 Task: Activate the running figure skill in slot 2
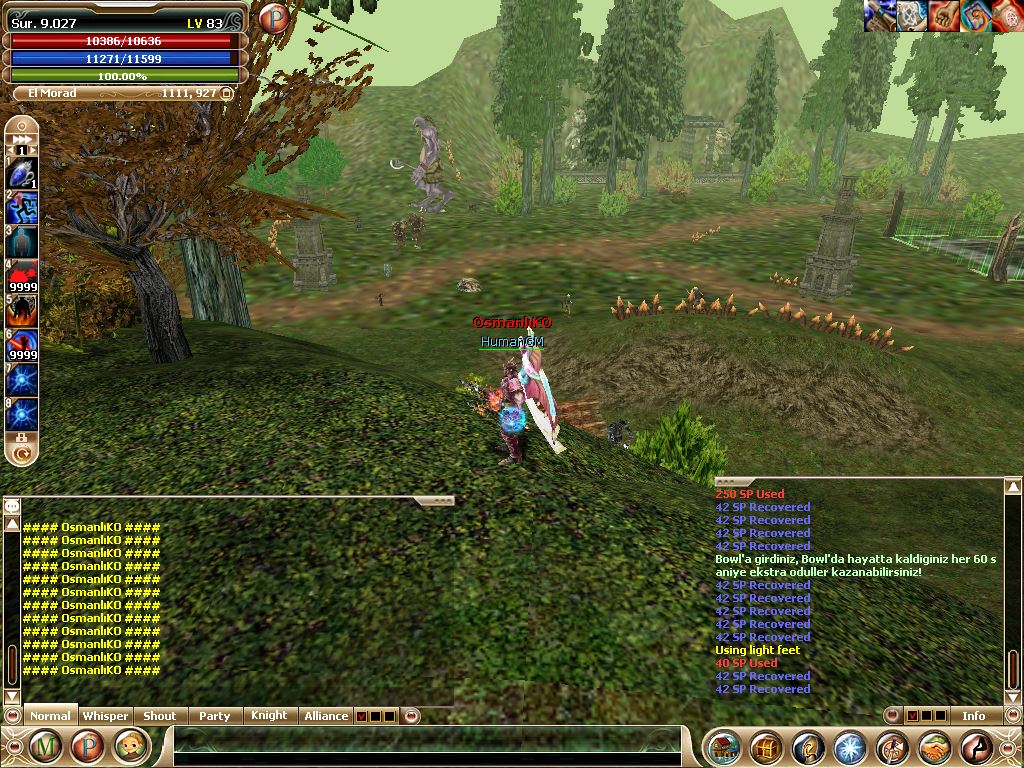tap(22, 208)
